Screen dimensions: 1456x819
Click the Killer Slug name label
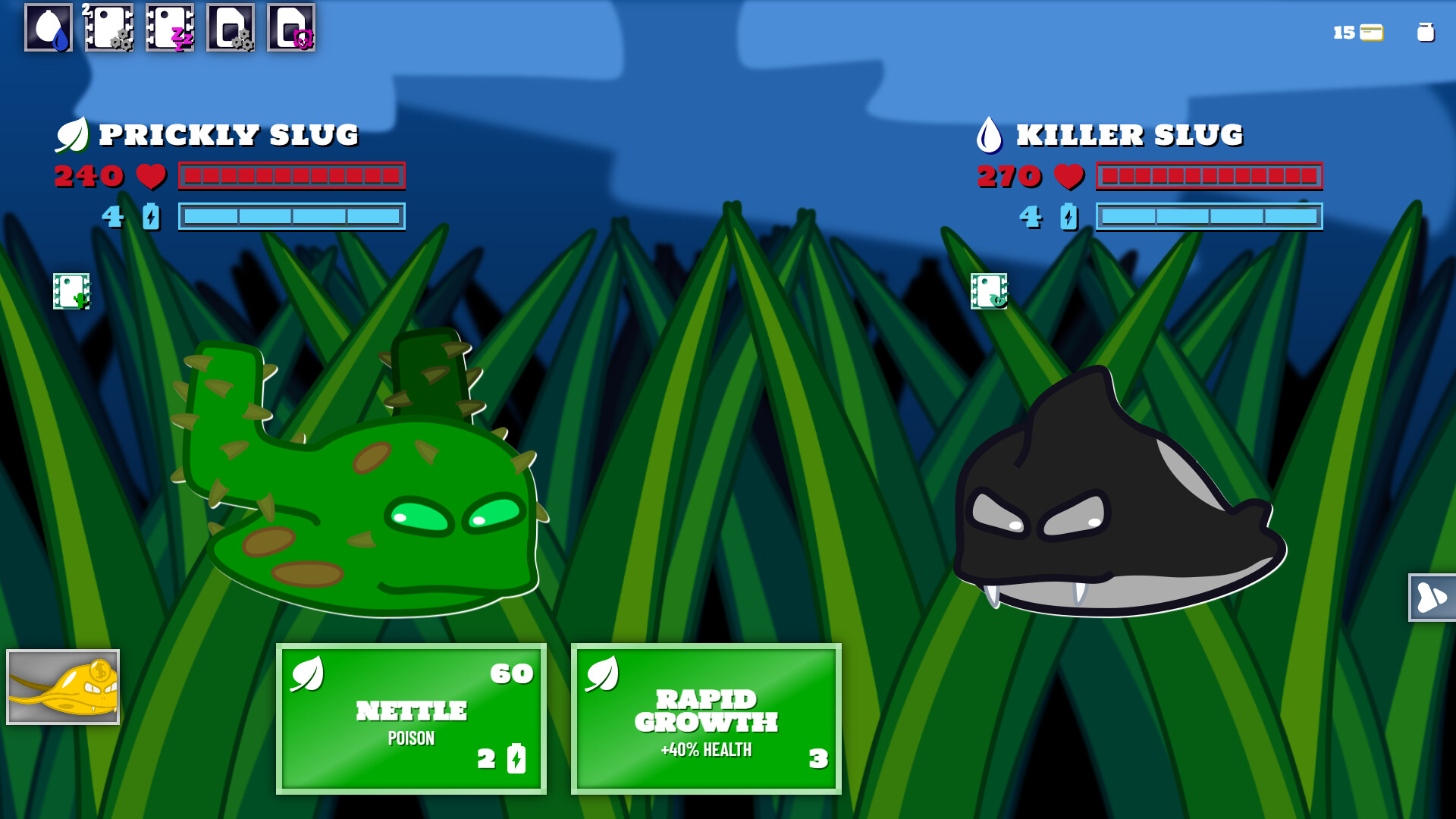pyautogui.click(x=1131, y=135)
